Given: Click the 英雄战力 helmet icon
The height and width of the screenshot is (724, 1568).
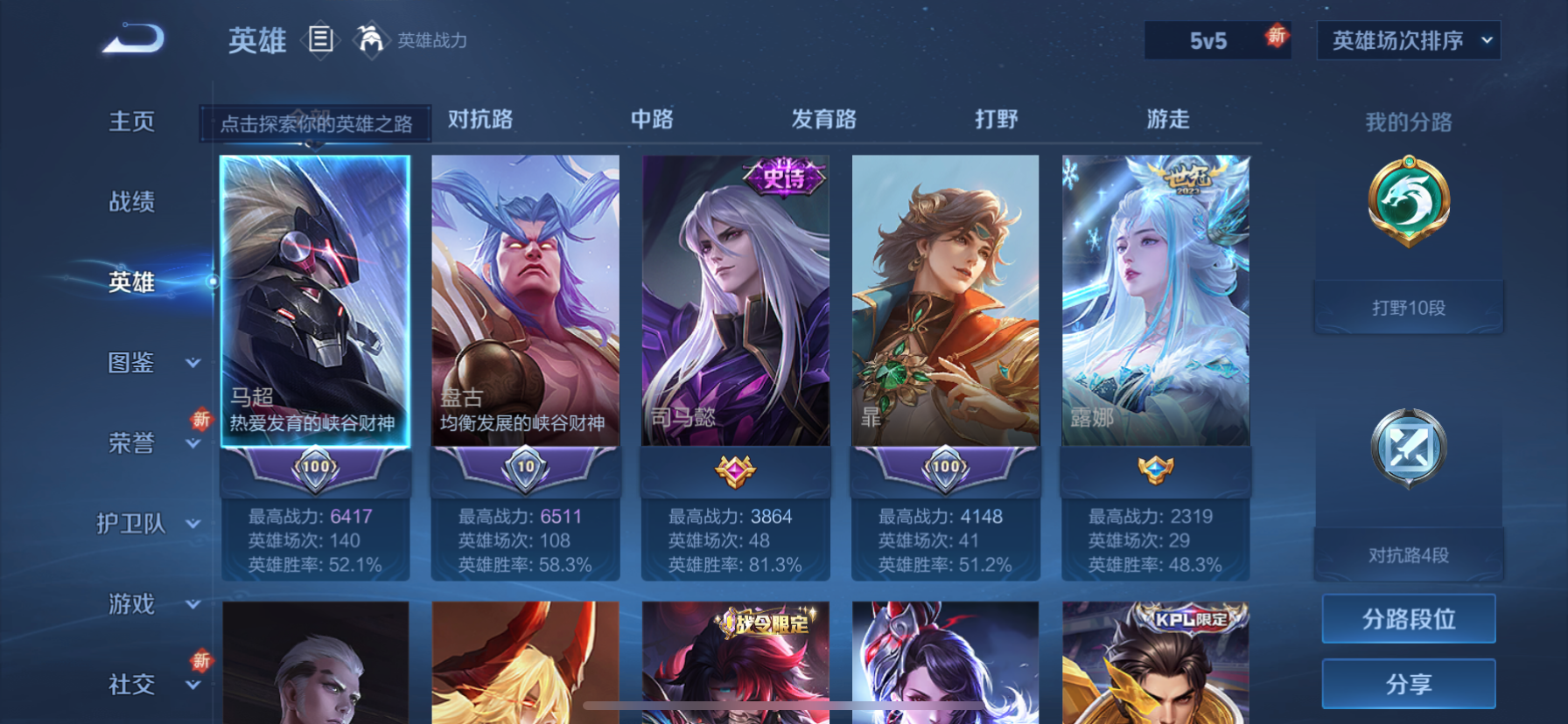Looking at the screenshot, I should (x=371, y=39).
